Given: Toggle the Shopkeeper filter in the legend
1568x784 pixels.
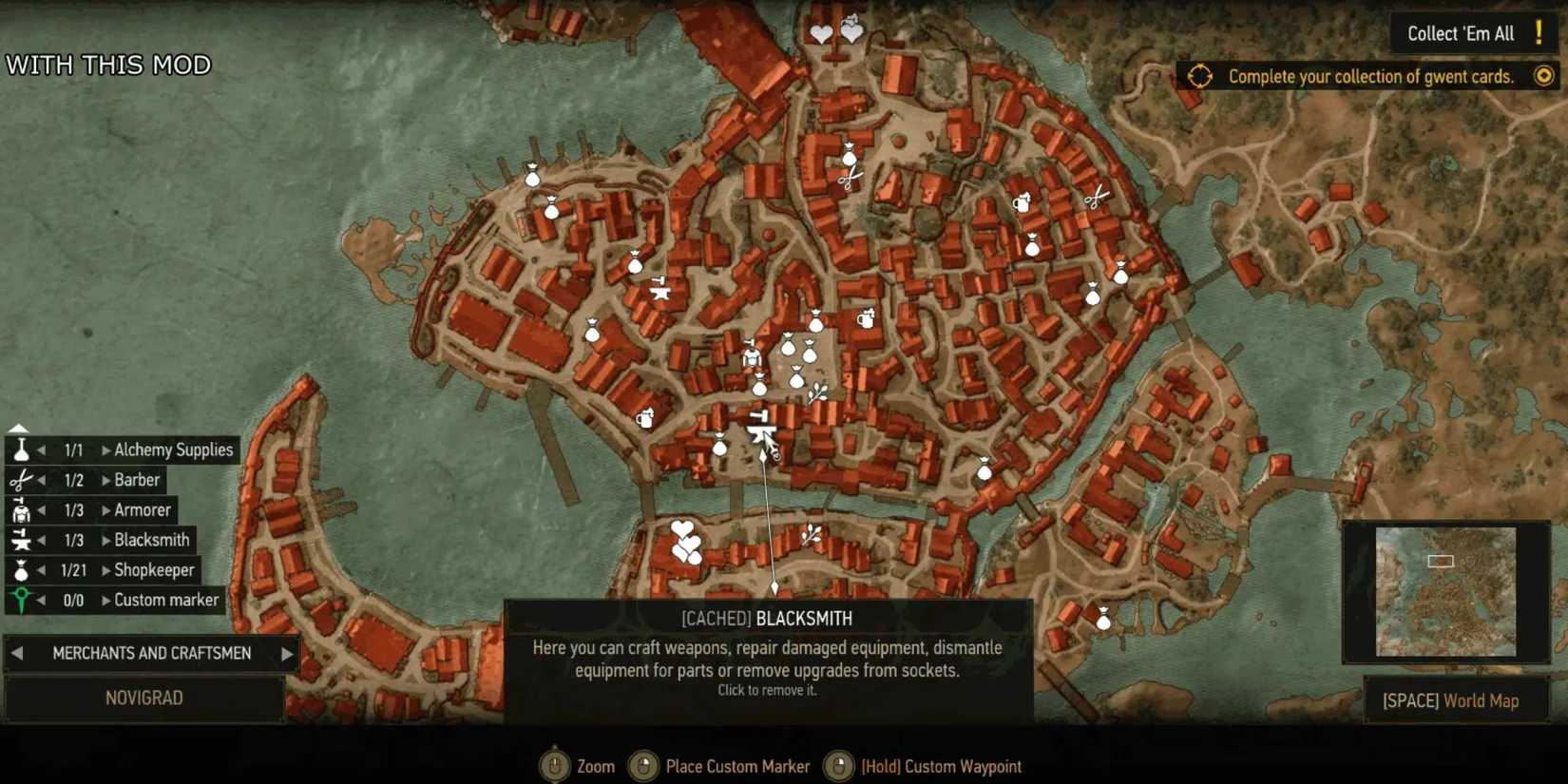Looking at the screenshot, I should coord(21,570).
